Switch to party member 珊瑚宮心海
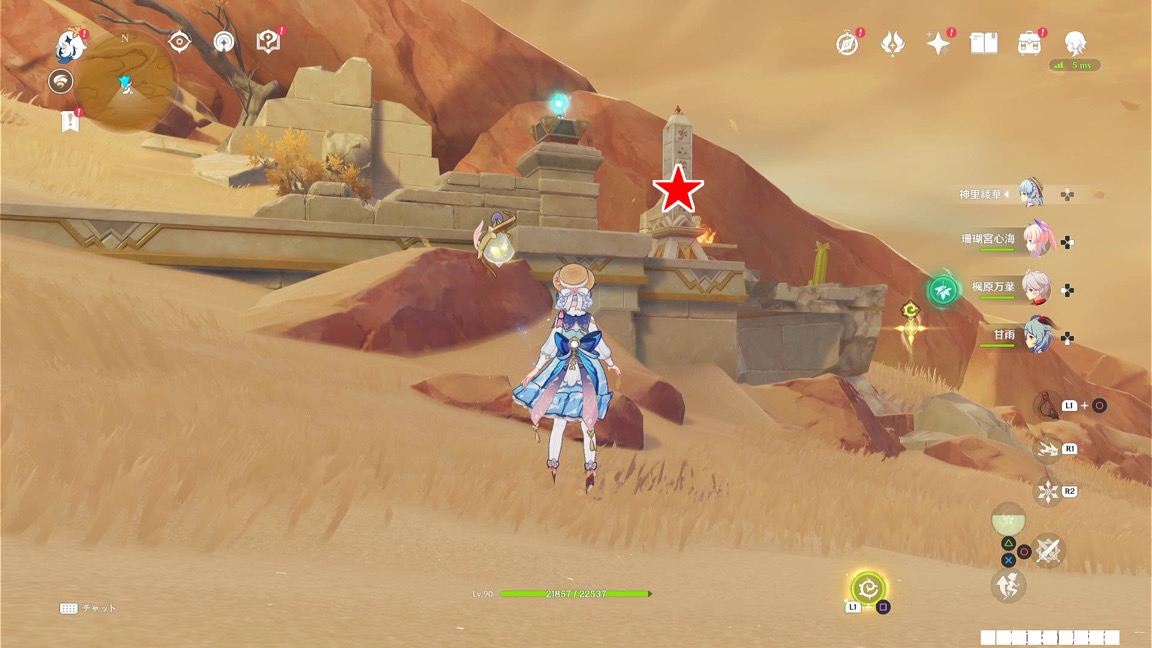The height and width of the screenshot is (648, 1152). 1036,241
